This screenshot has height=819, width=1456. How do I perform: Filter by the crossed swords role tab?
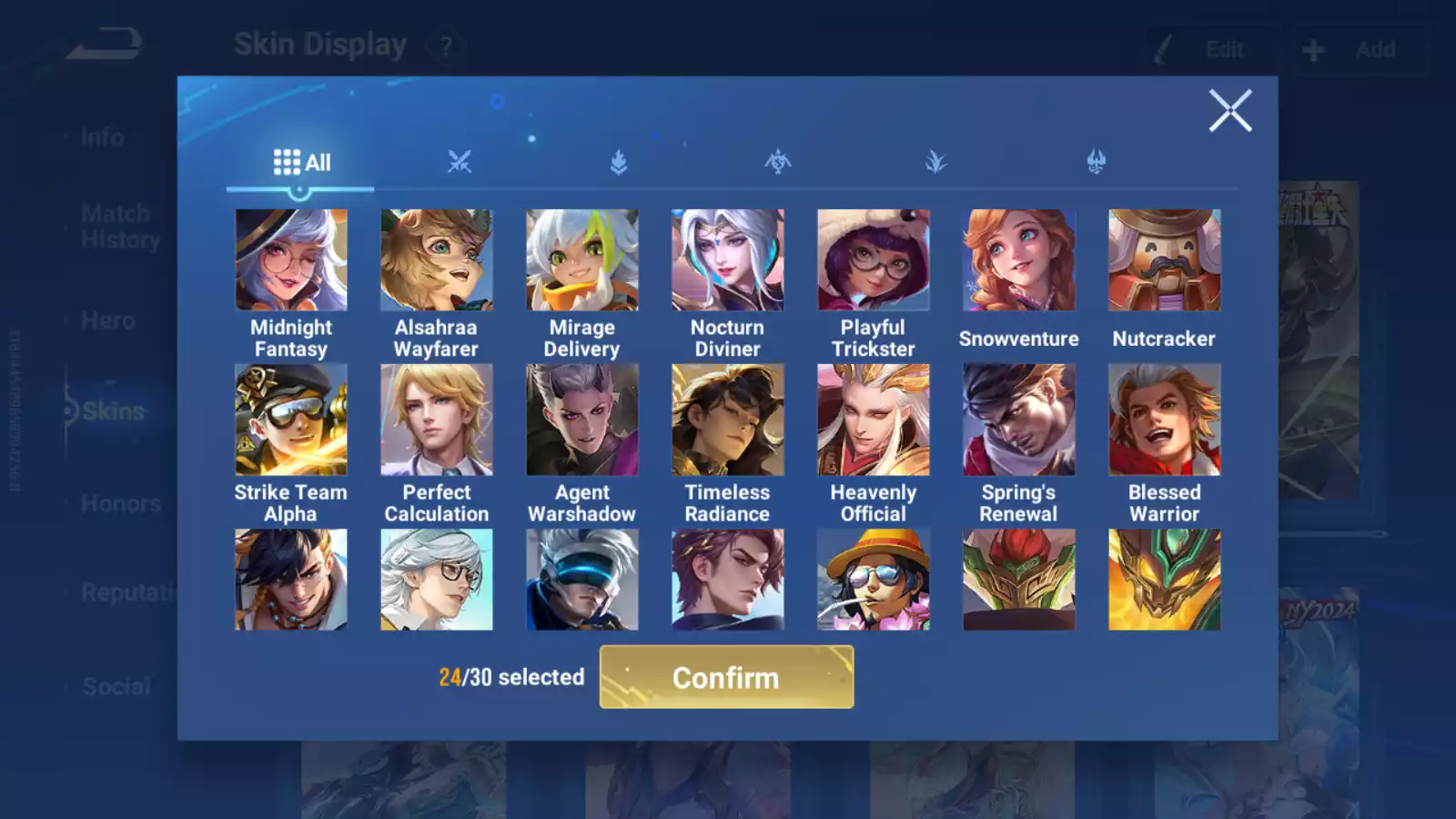[x=460, y=162]
